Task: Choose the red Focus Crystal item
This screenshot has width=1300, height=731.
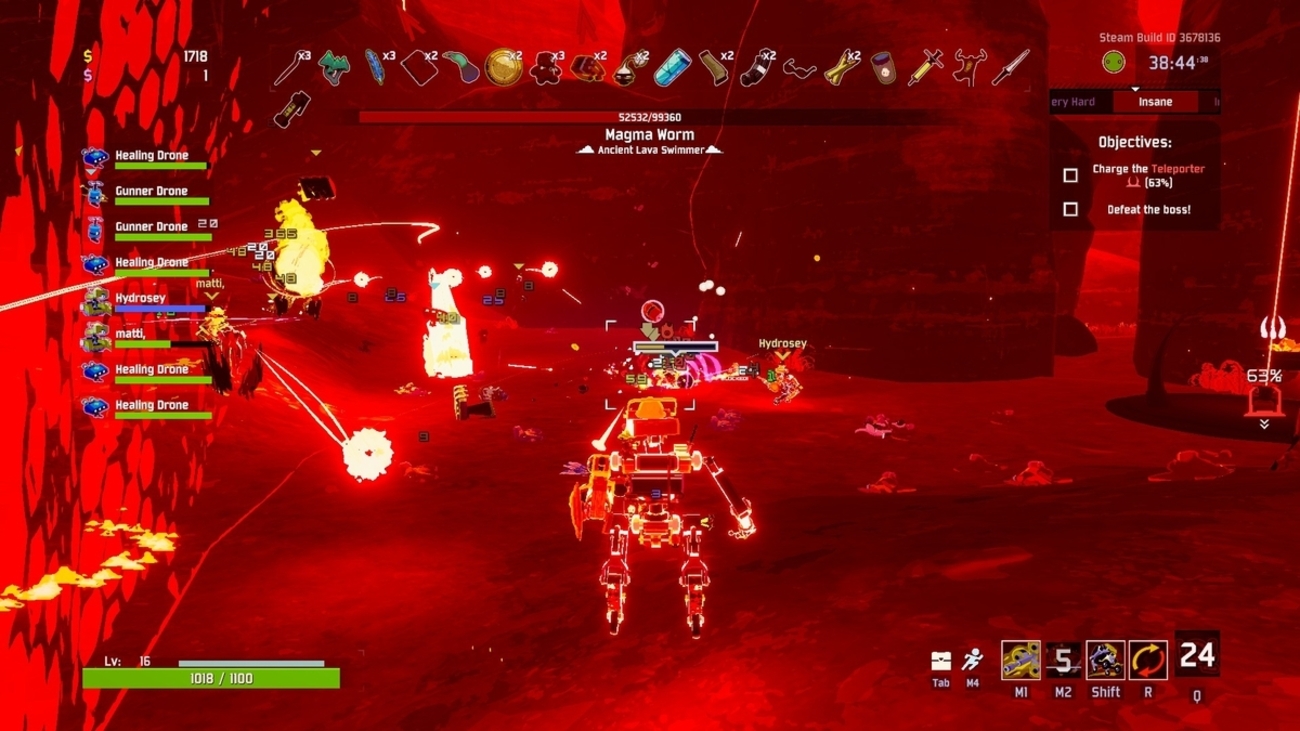Action: [588, 68]
